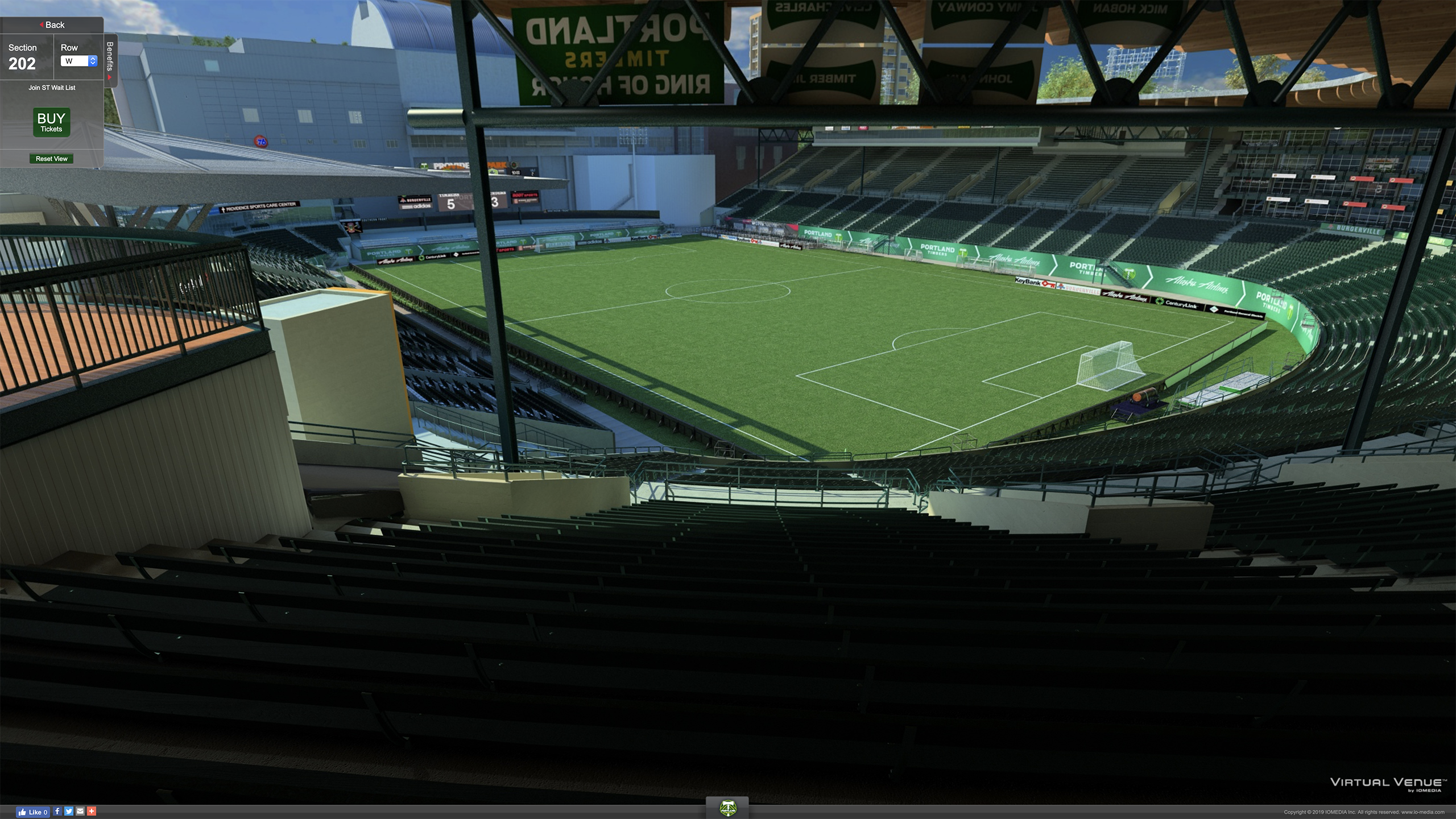The height and width of the screenshot is (819, 1456).
Task: Follow the Join ST Wait List link
Action: [x=52, y=88]
